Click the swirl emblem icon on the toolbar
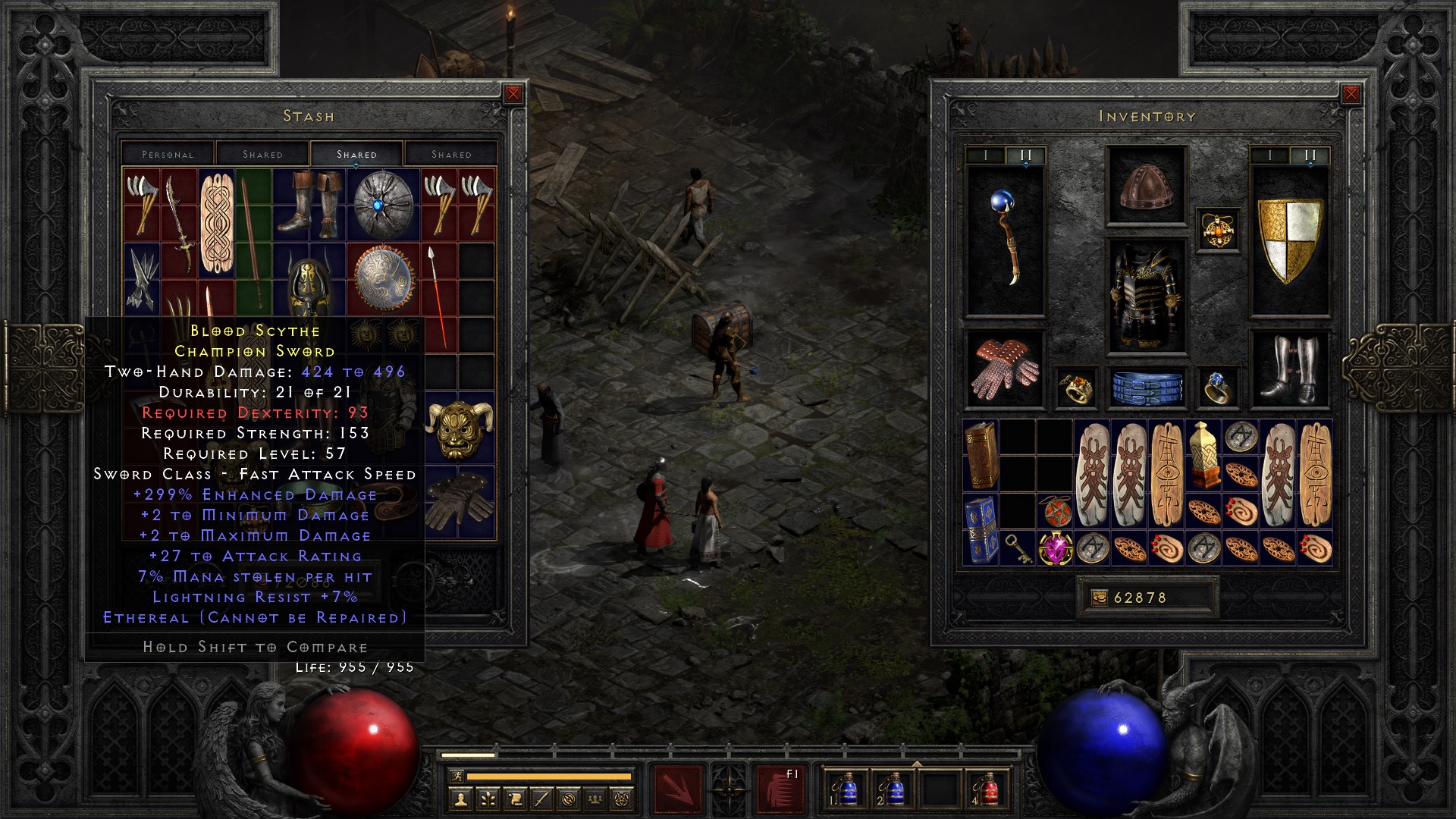Screen dimensions: 1456x819 point(568,800)
